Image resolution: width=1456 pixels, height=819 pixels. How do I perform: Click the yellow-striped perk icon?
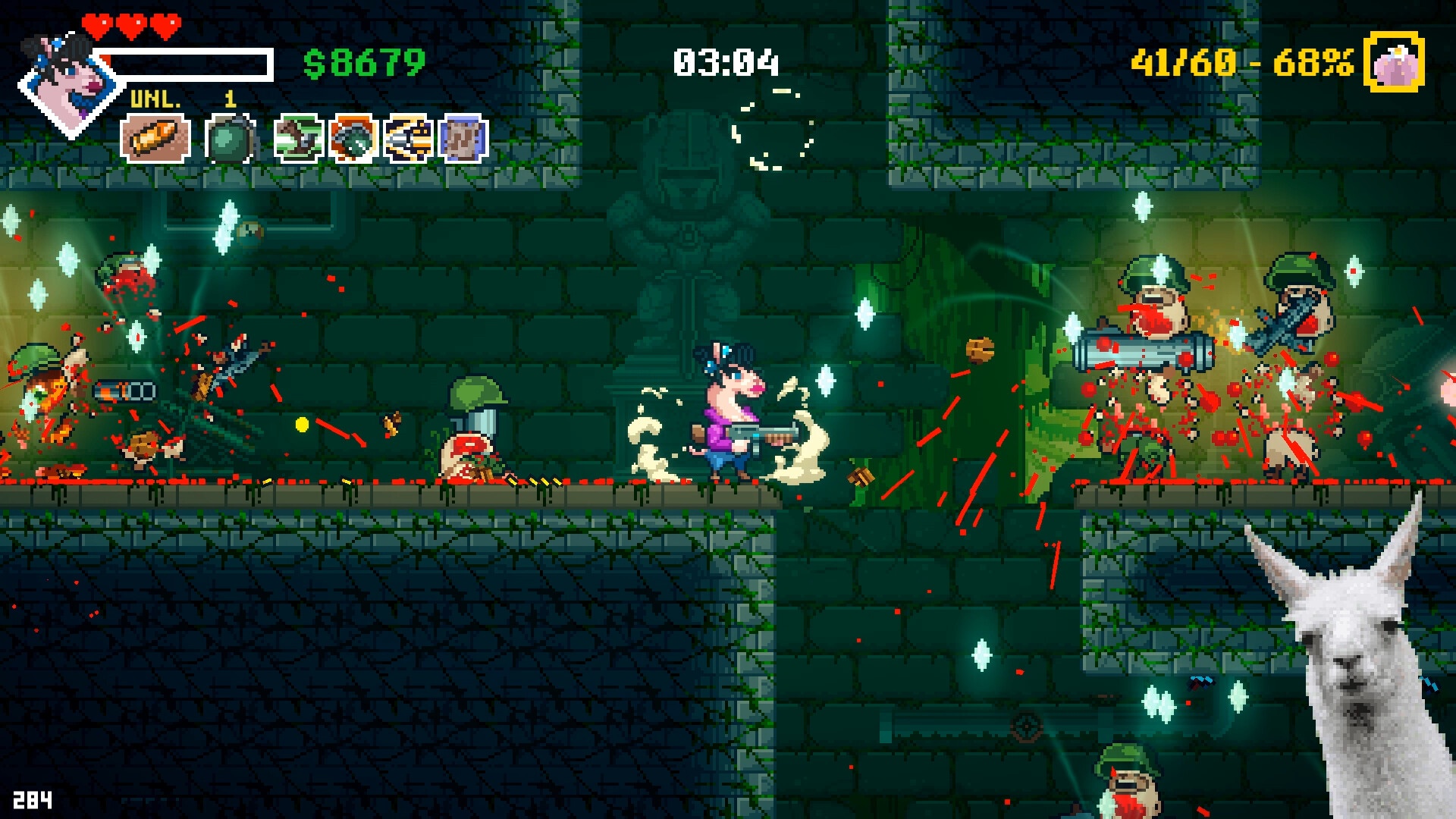408,139
